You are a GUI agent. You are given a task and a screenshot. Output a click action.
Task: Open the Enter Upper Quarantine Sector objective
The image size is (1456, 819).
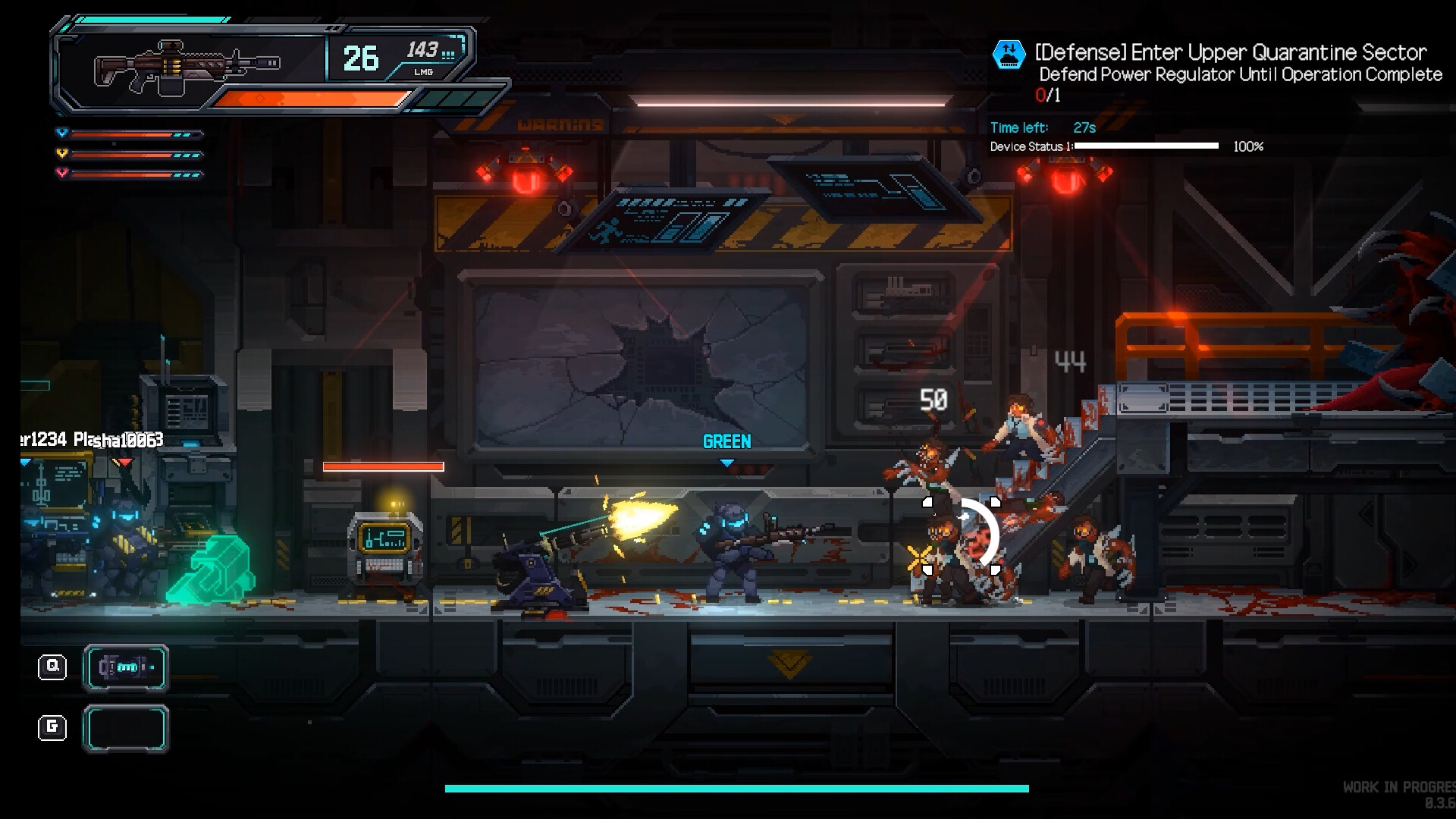(x=1230, y=52)
